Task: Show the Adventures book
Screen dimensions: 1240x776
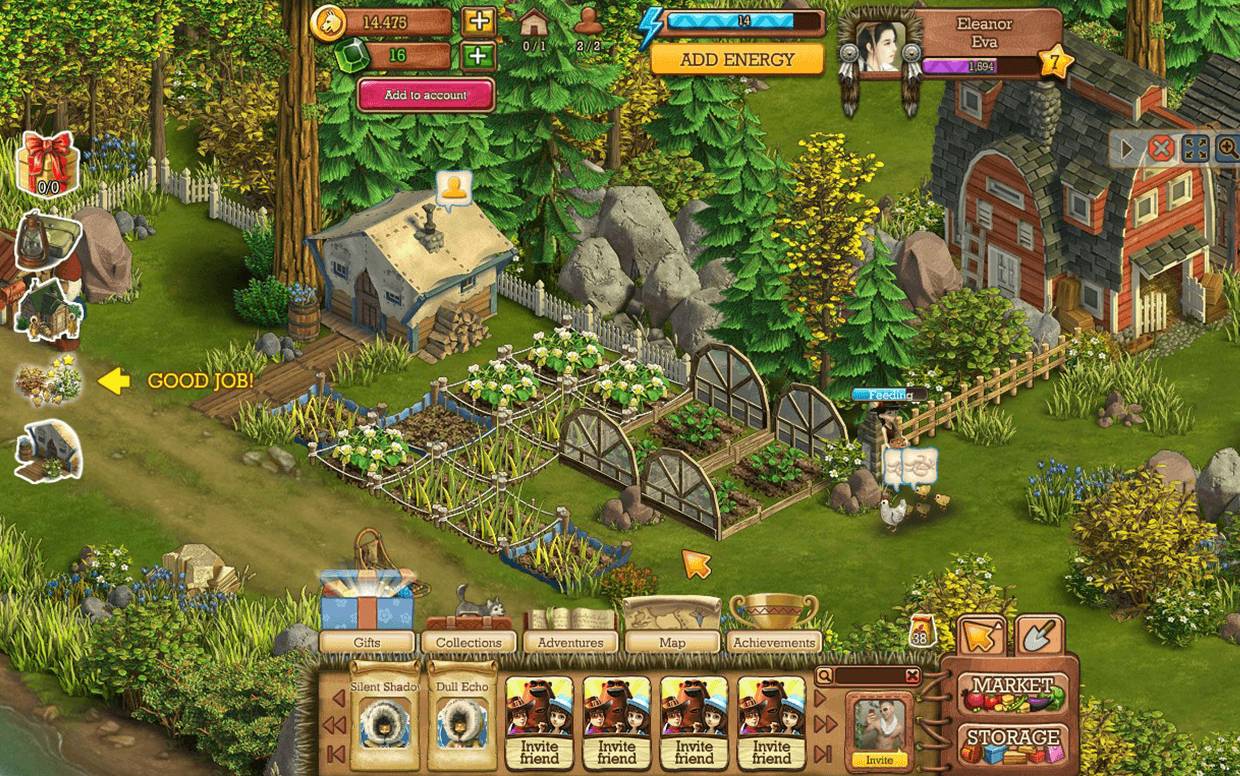Action: click(571, 642)
